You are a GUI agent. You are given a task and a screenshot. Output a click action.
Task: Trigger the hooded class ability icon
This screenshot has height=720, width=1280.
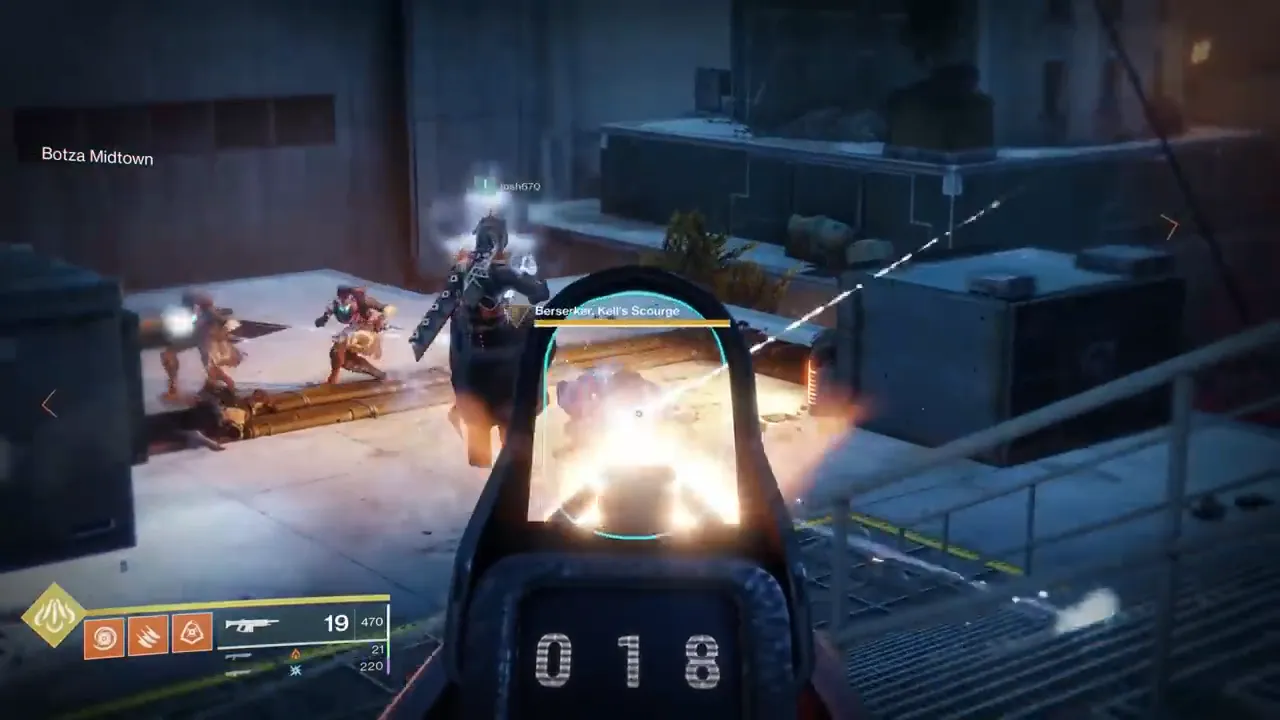192,635
